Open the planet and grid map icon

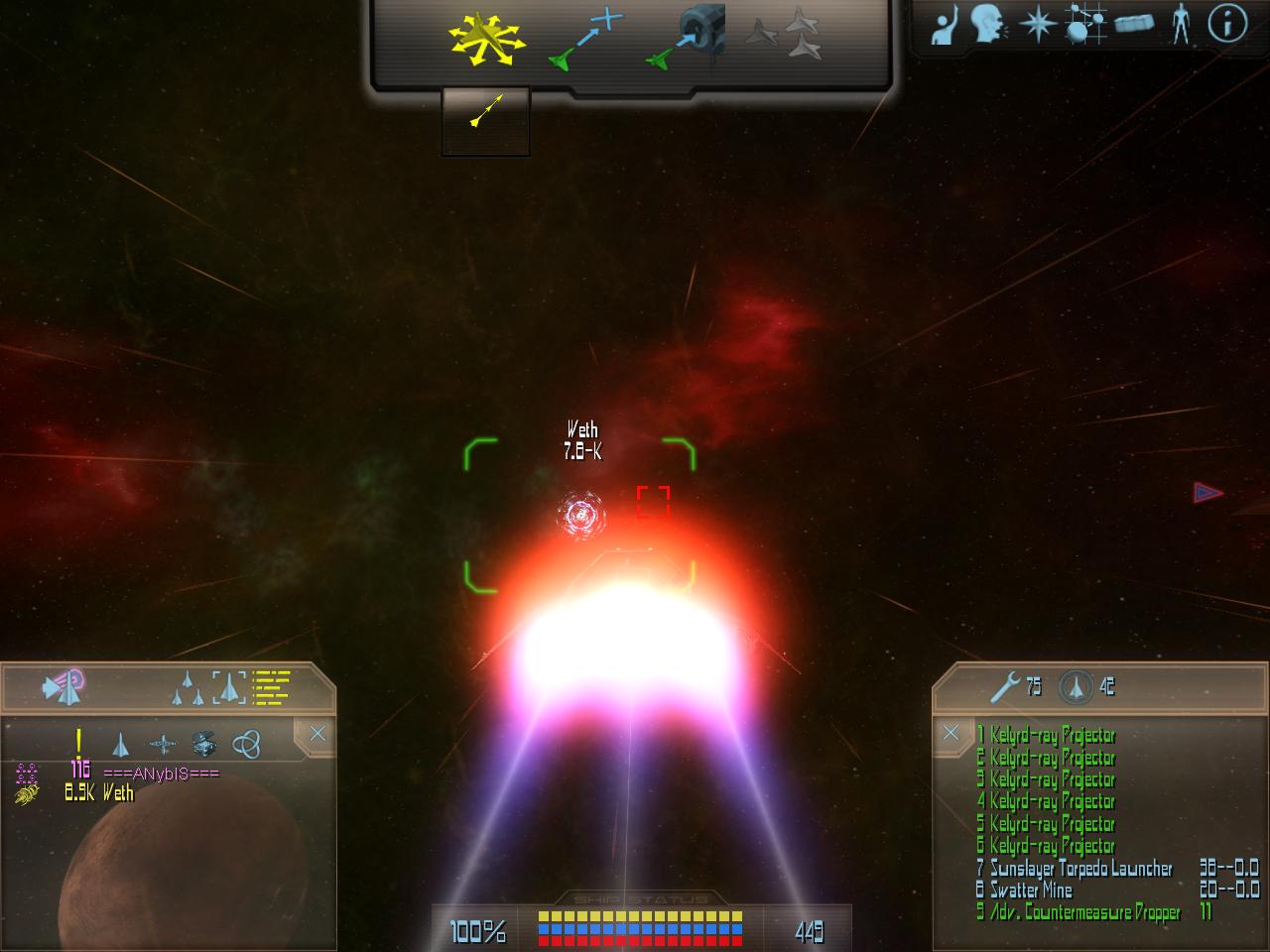click(1084, 24)
